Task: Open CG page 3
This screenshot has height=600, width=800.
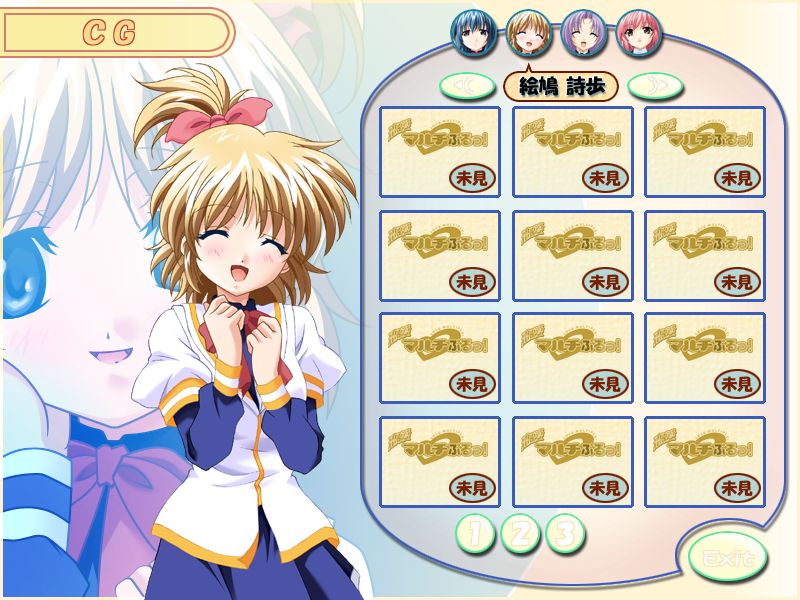Action: (565, 534)
